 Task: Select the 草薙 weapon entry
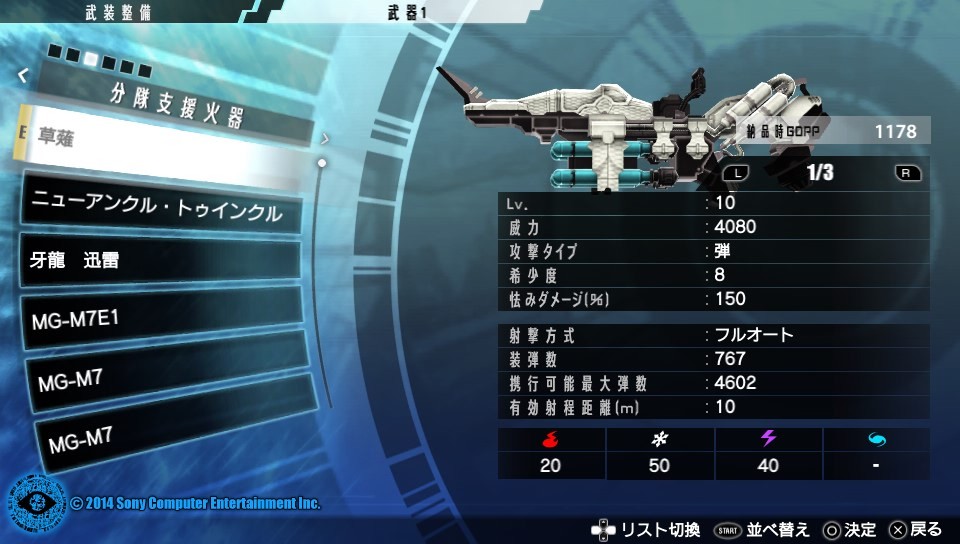tap(160, 145)
